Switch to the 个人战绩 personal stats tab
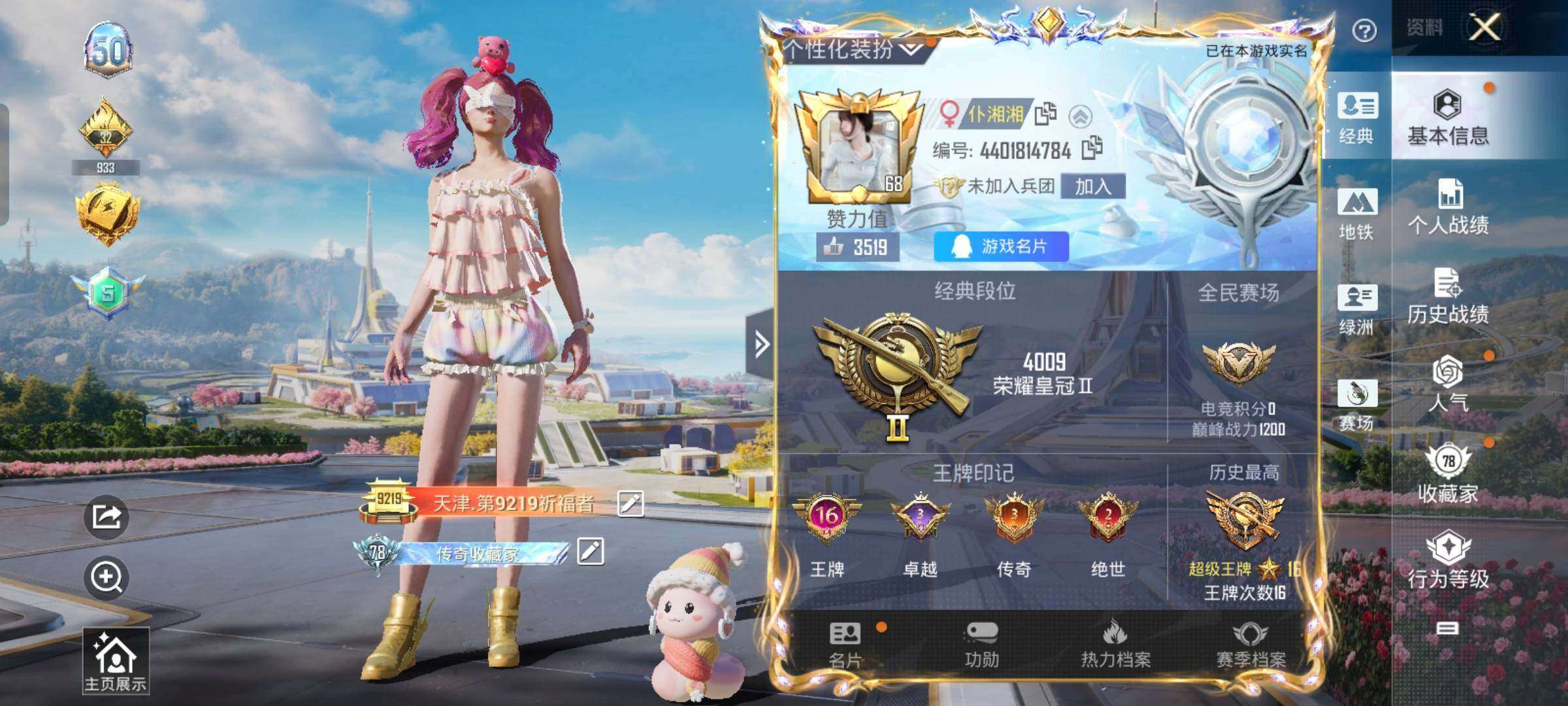1568x706 pixels. [1448, 207]
